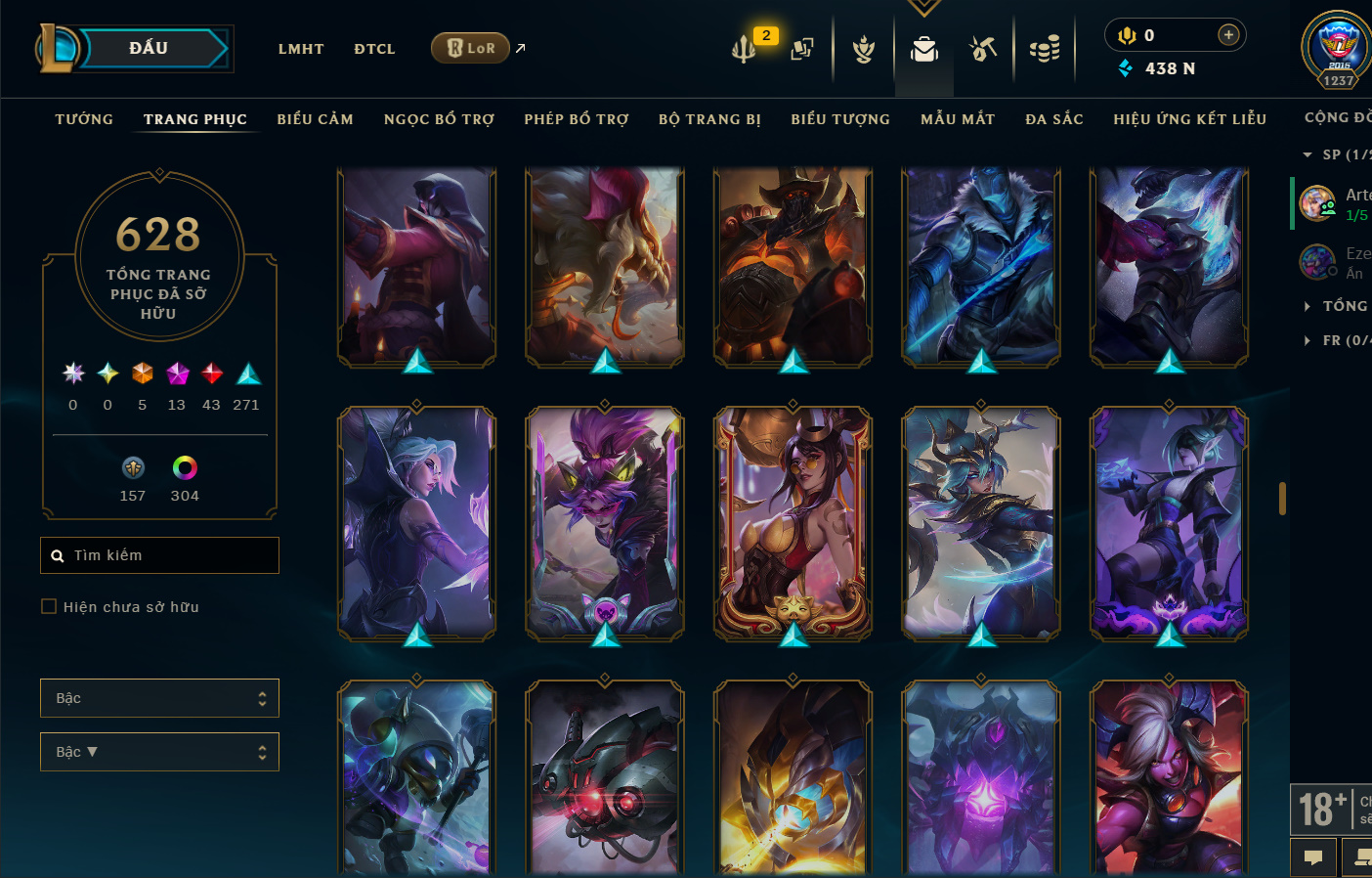Screen dimensions: 1372x878
Task: Open the TƯỚNG collection tab
Action: pyautogui.click(x=84, y=119)
